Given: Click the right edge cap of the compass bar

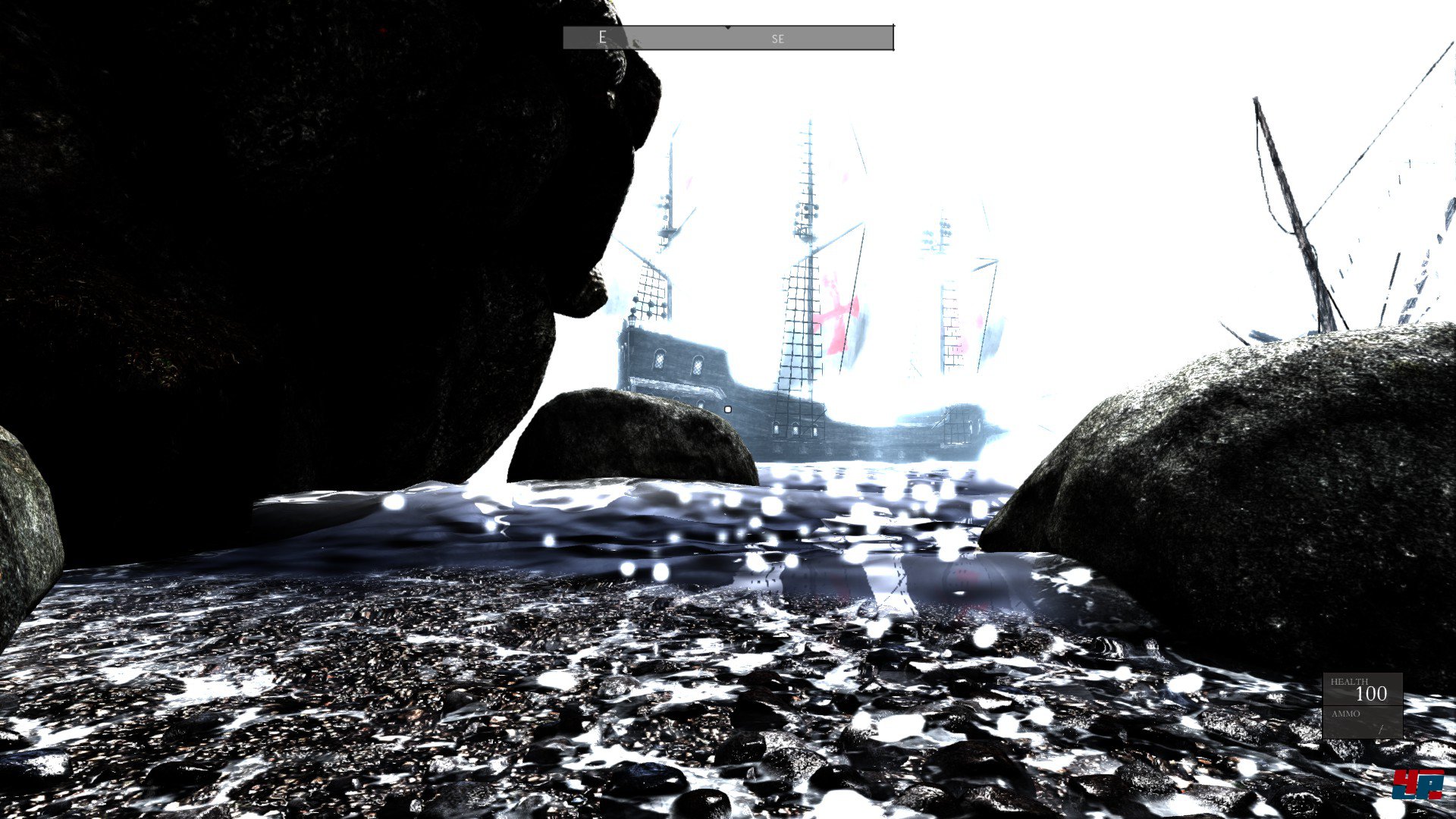Looking at the screenshot, I should click(892, 36).
